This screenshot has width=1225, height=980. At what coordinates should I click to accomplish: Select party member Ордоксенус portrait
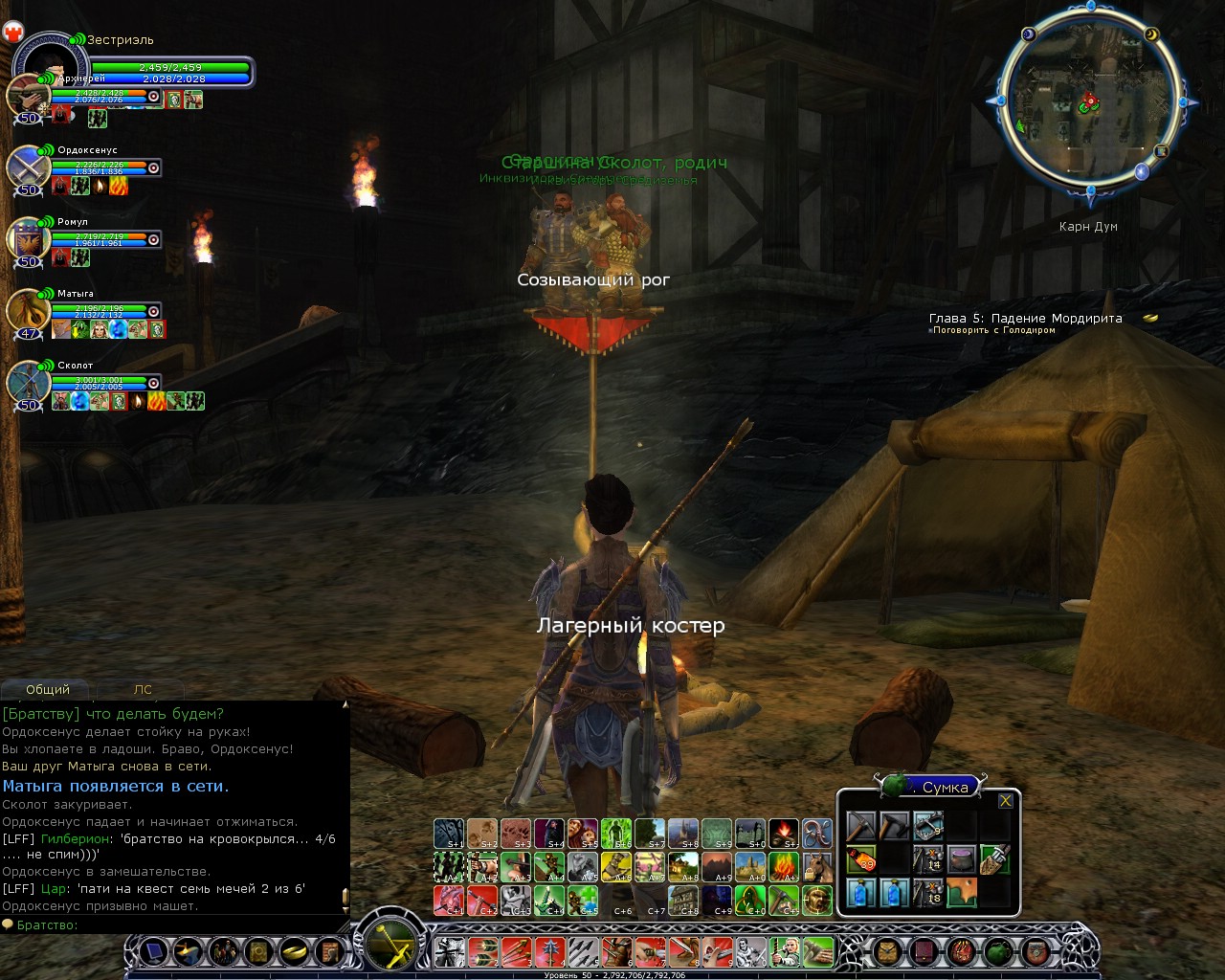coord(26,169)
